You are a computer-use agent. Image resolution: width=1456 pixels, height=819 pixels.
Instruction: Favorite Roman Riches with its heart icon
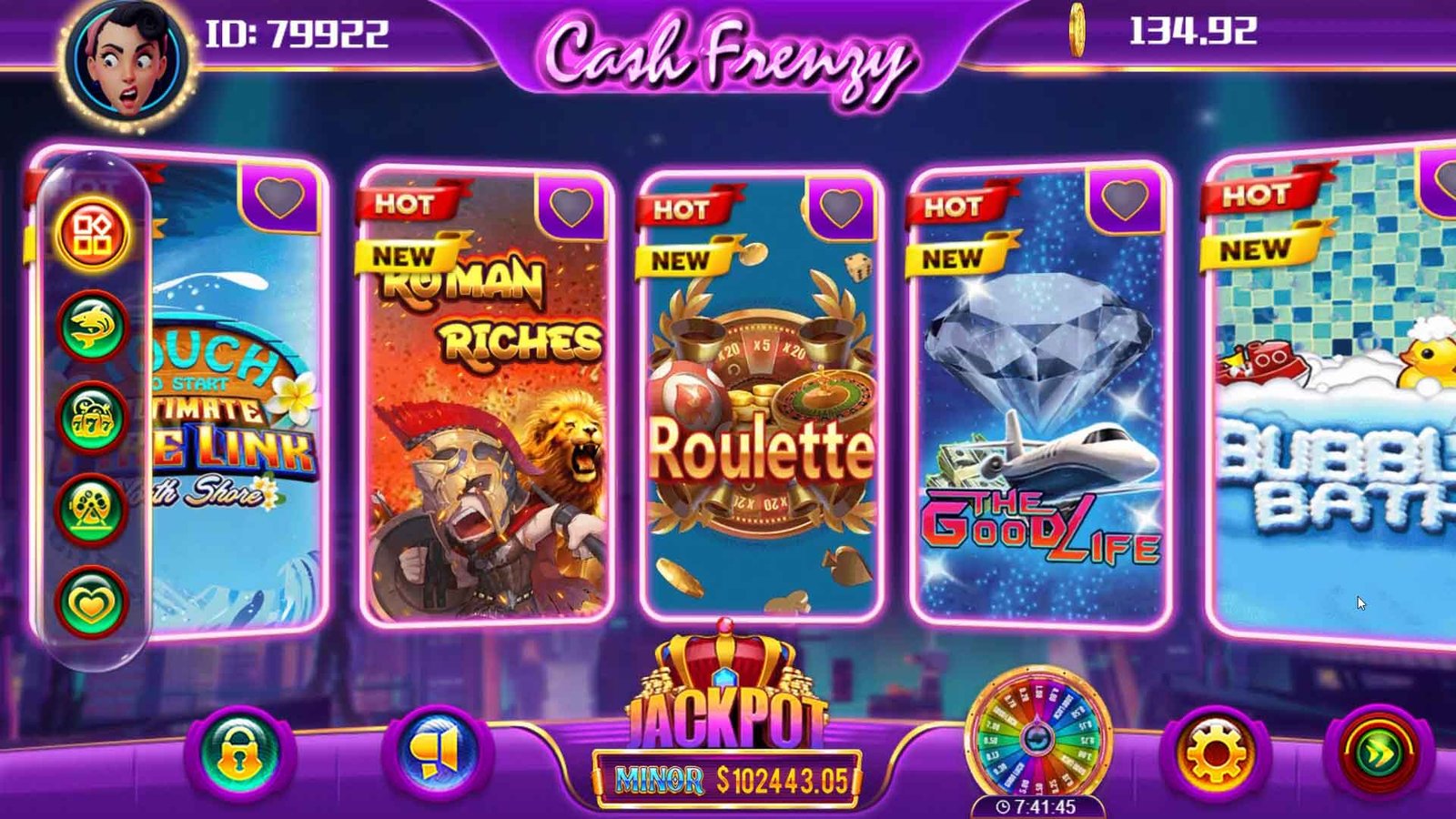(x=571, y=206)
